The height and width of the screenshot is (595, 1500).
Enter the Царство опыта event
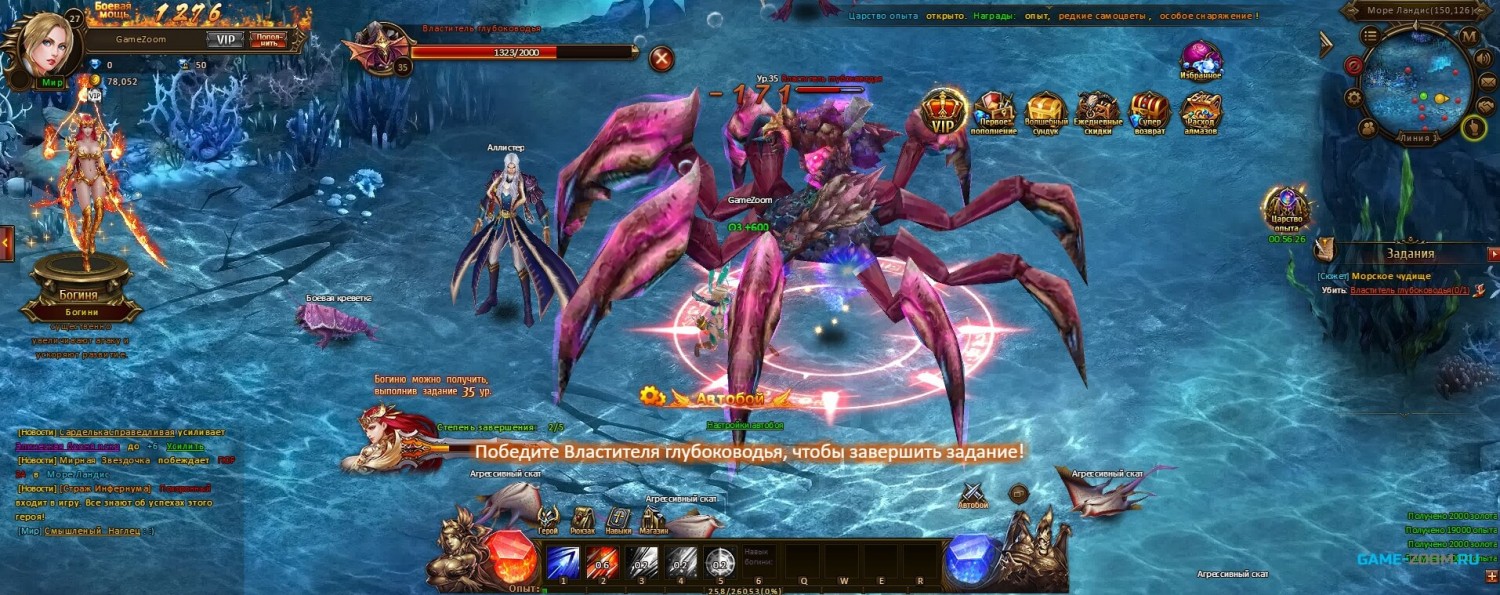point(1287,209)
